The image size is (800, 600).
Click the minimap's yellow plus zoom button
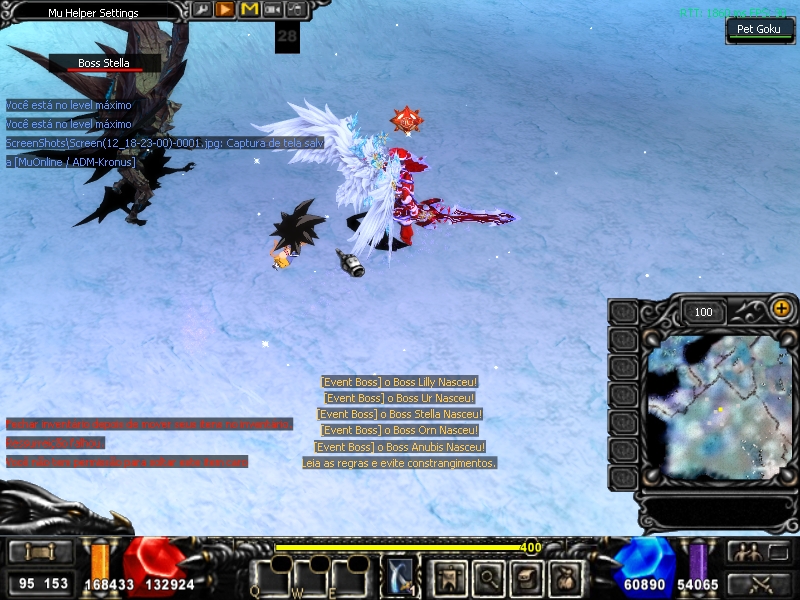tap(781, 310)
